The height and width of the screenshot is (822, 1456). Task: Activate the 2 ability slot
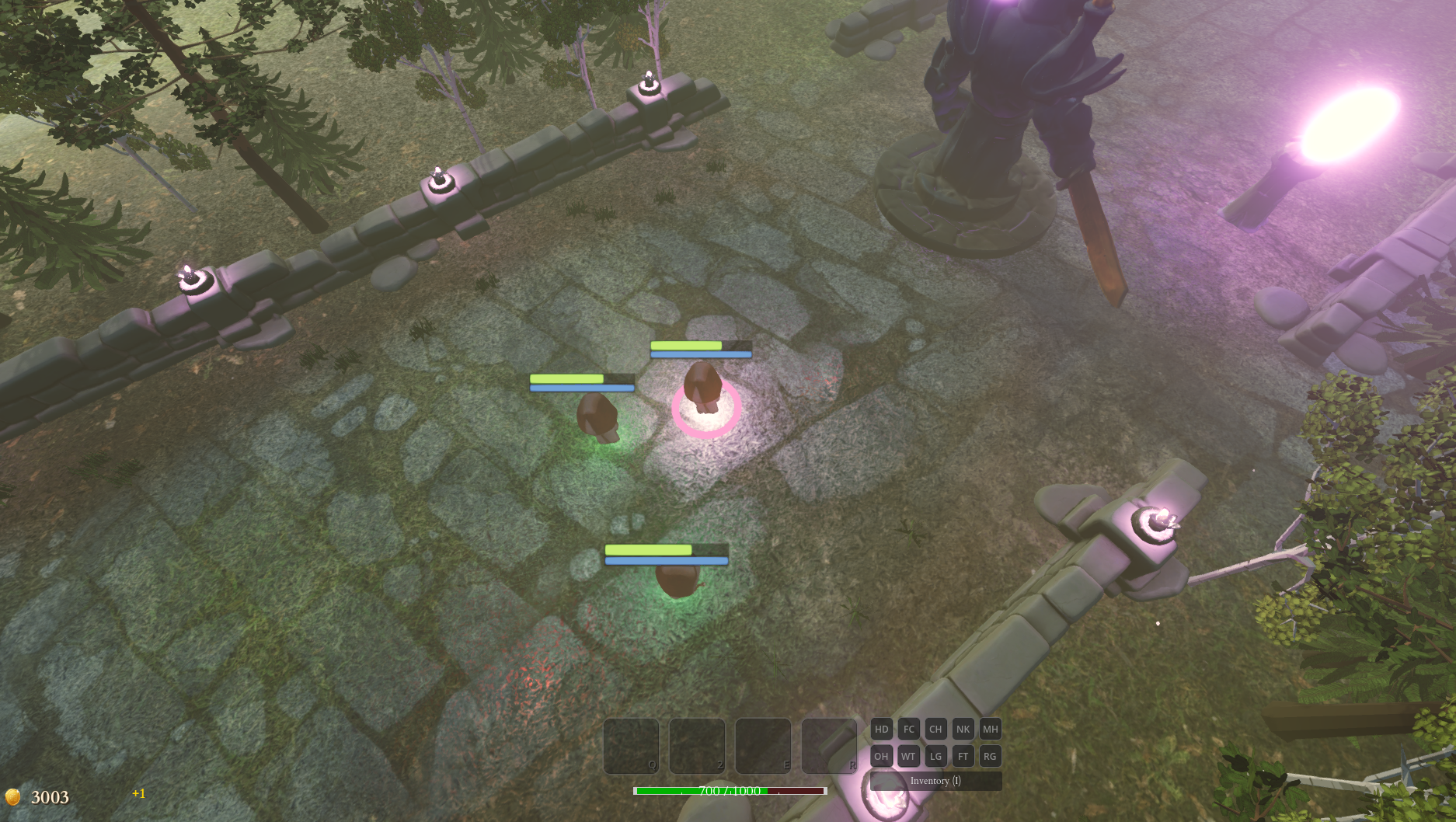tap(695, 746)
